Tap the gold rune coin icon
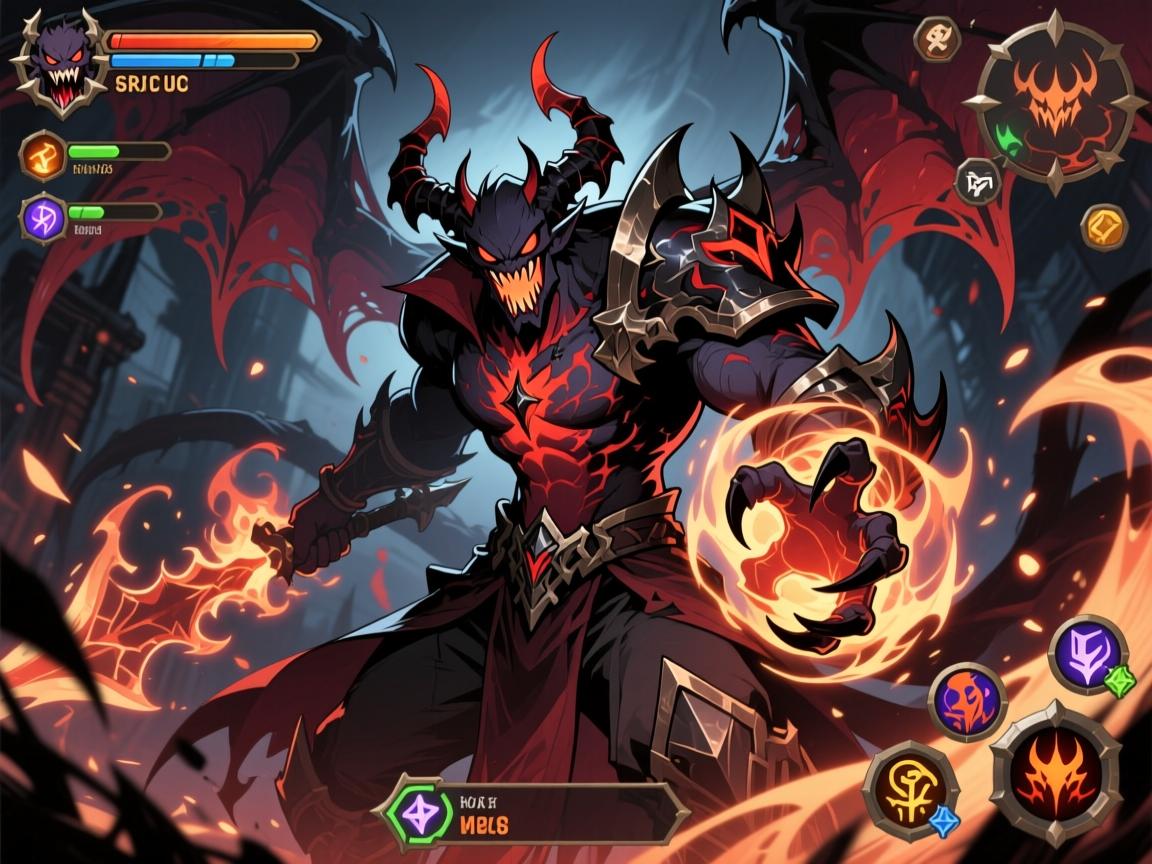1152x864 pixels. coord(1105,227)
